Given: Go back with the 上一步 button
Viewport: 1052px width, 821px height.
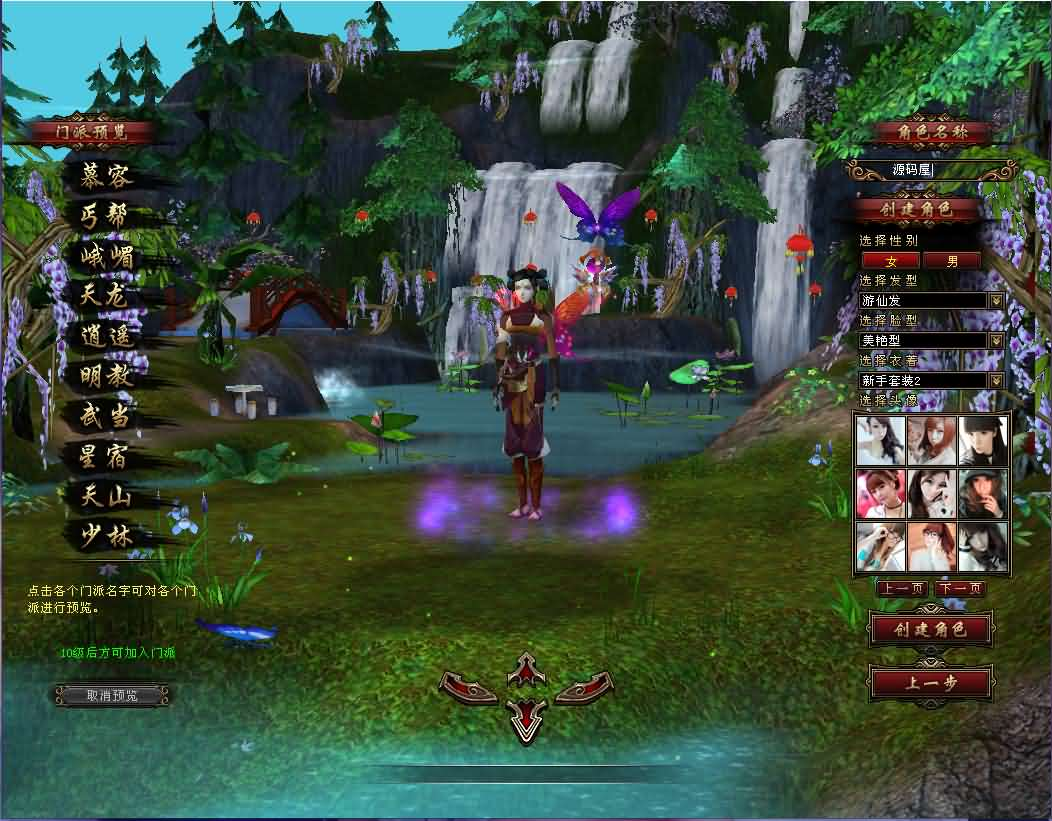Looking at the screenshot, I should [930, 682].
